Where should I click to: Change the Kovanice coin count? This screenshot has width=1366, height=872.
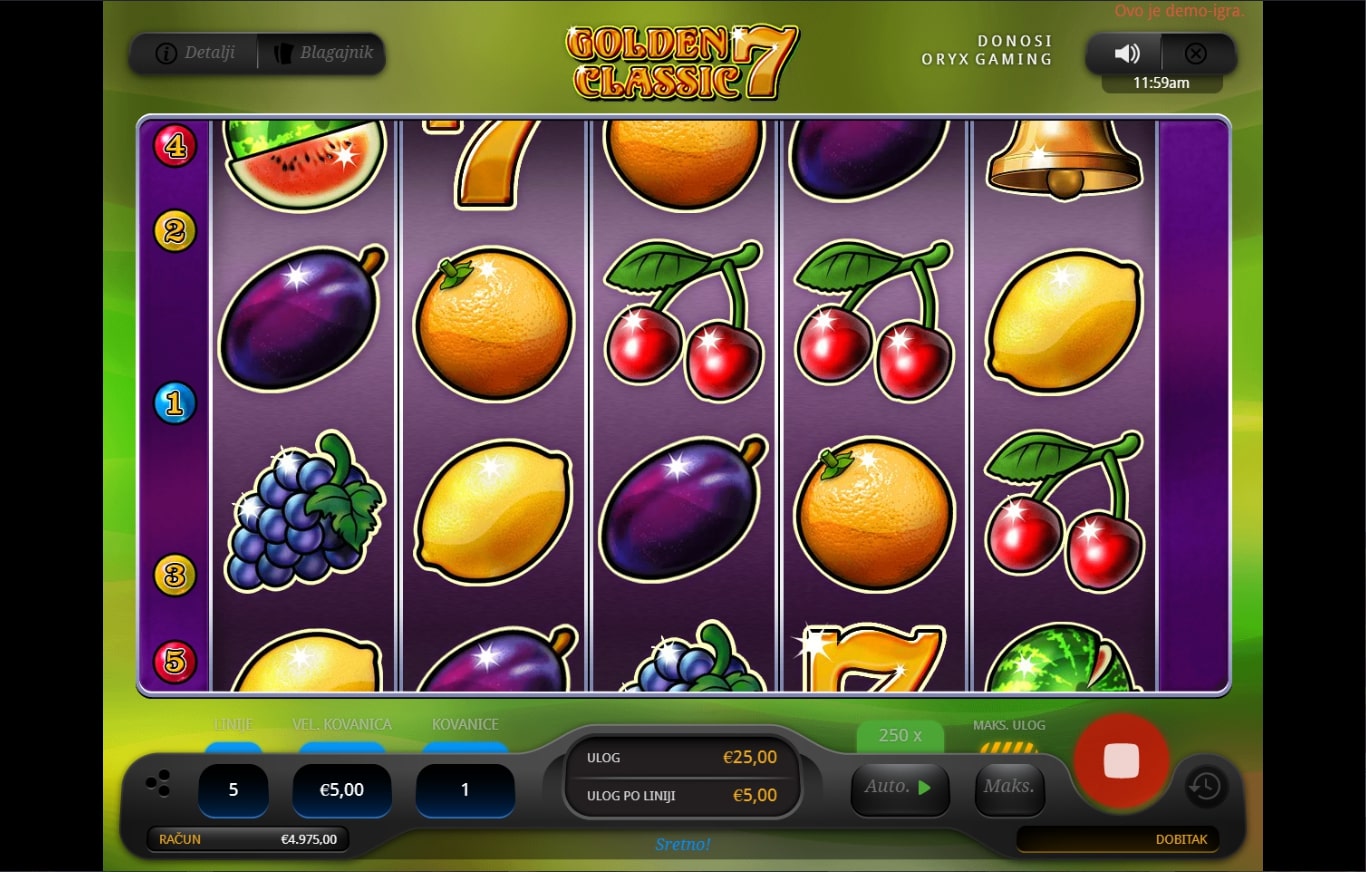465,790
